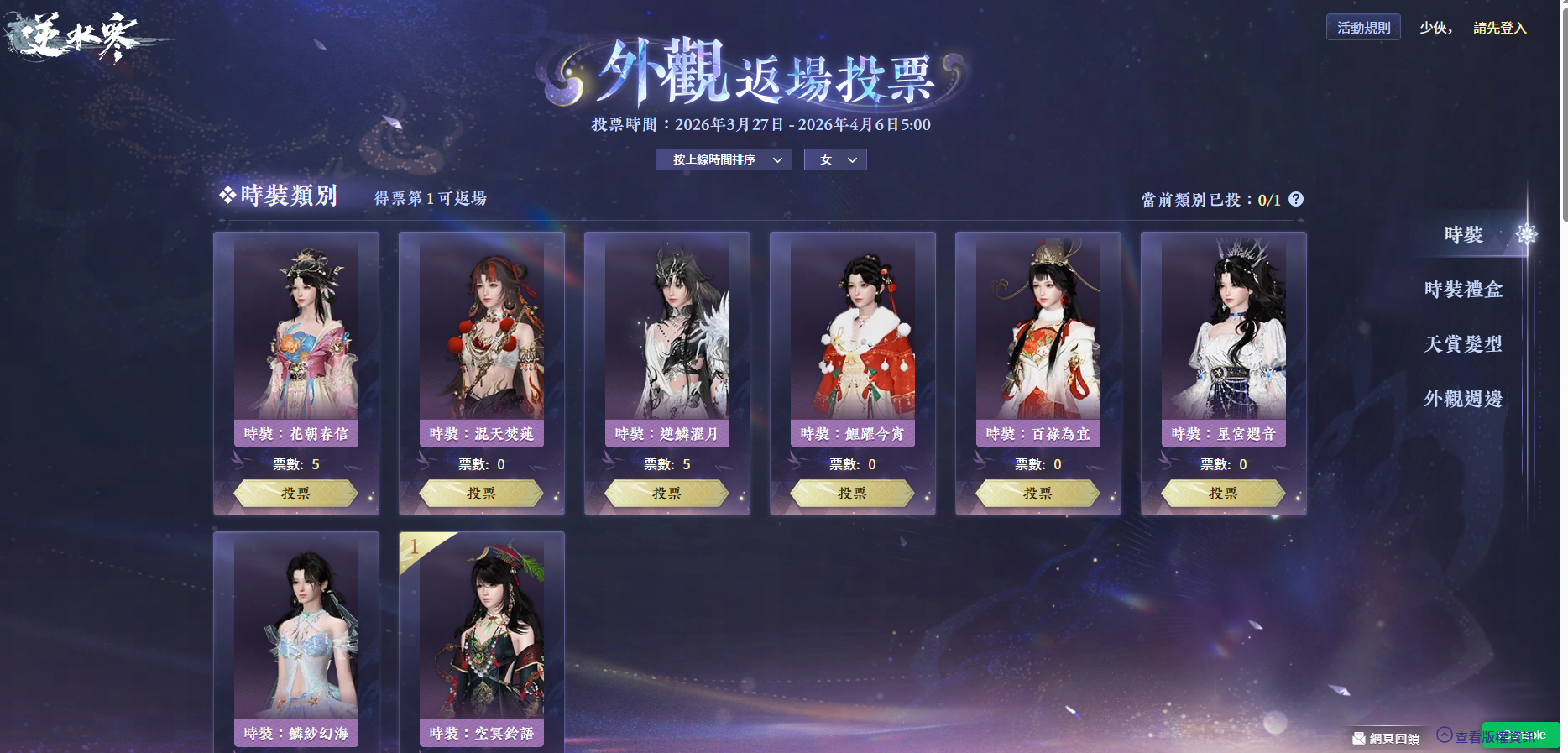Vote for 時裝：百祿為宜
The width and height of the screenshot is (1568, 753).
point(1037,494)
